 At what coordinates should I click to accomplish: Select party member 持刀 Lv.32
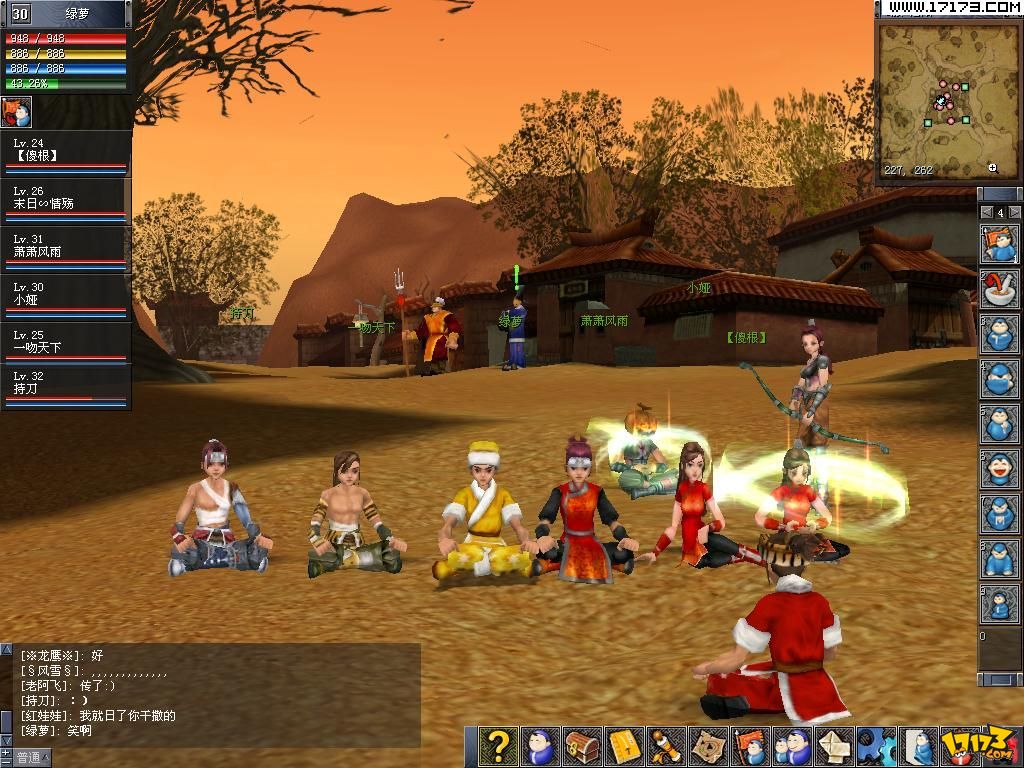tap(66, 390)
